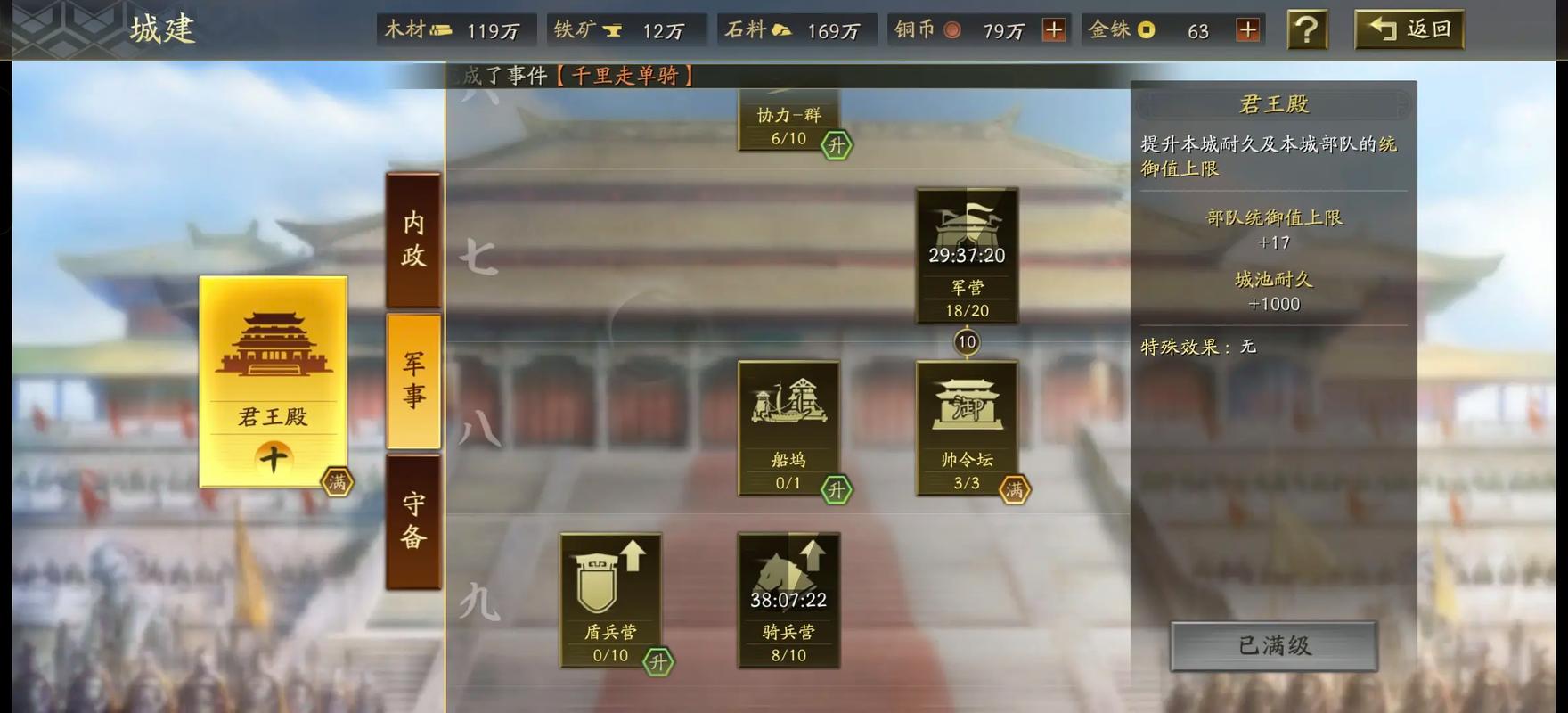Open the 盾兵营 shield camp building
1568x713 pixels.
tap(610, 588)
